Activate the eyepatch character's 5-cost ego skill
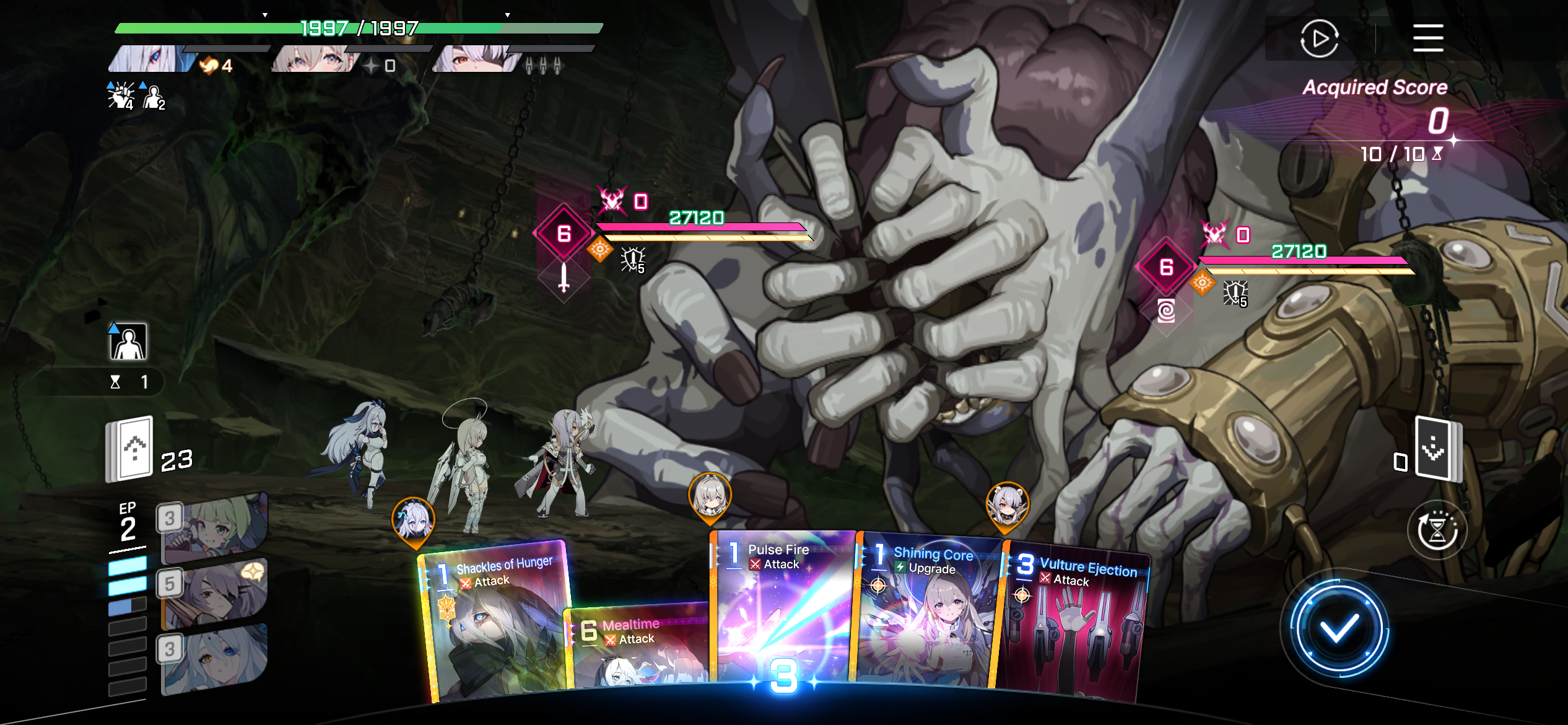The image size is (1568, 725). click(215, 592)
